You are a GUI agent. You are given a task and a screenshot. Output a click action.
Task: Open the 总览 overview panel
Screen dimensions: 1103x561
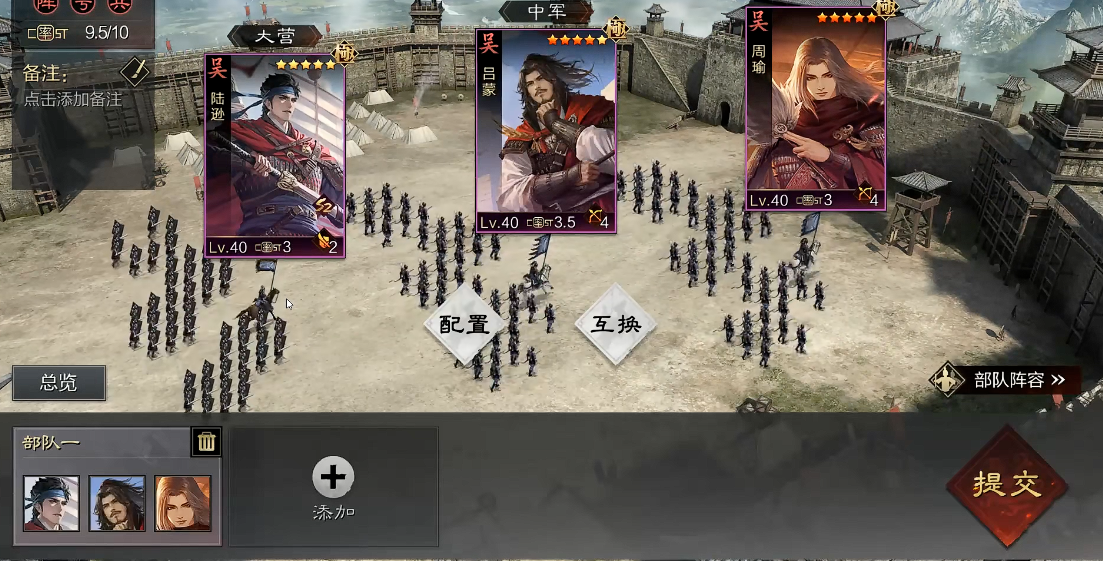(x=58, y=381)
